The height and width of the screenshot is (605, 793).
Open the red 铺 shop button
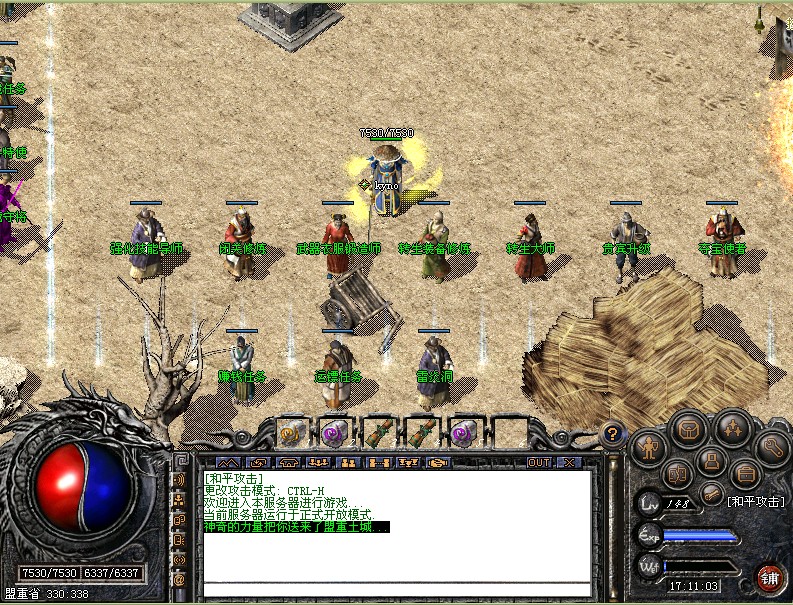[769, 577]
